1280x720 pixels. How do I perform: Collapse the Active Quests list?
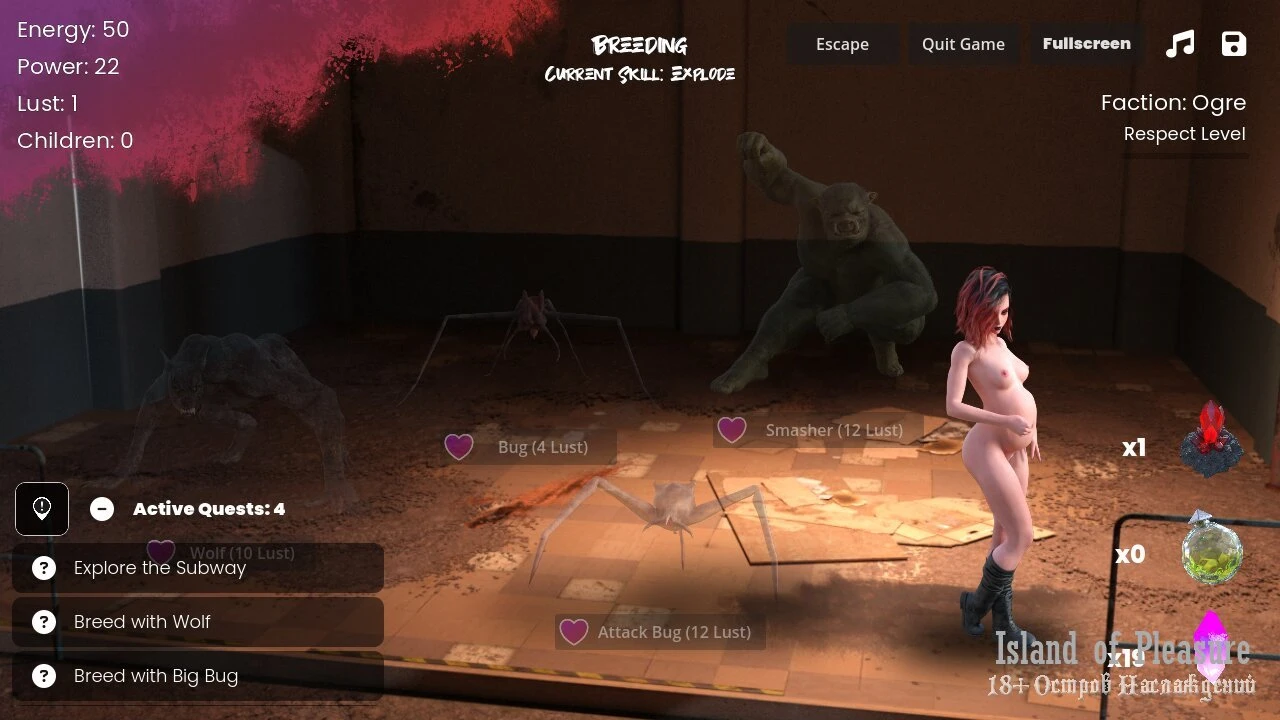(102, 509)
